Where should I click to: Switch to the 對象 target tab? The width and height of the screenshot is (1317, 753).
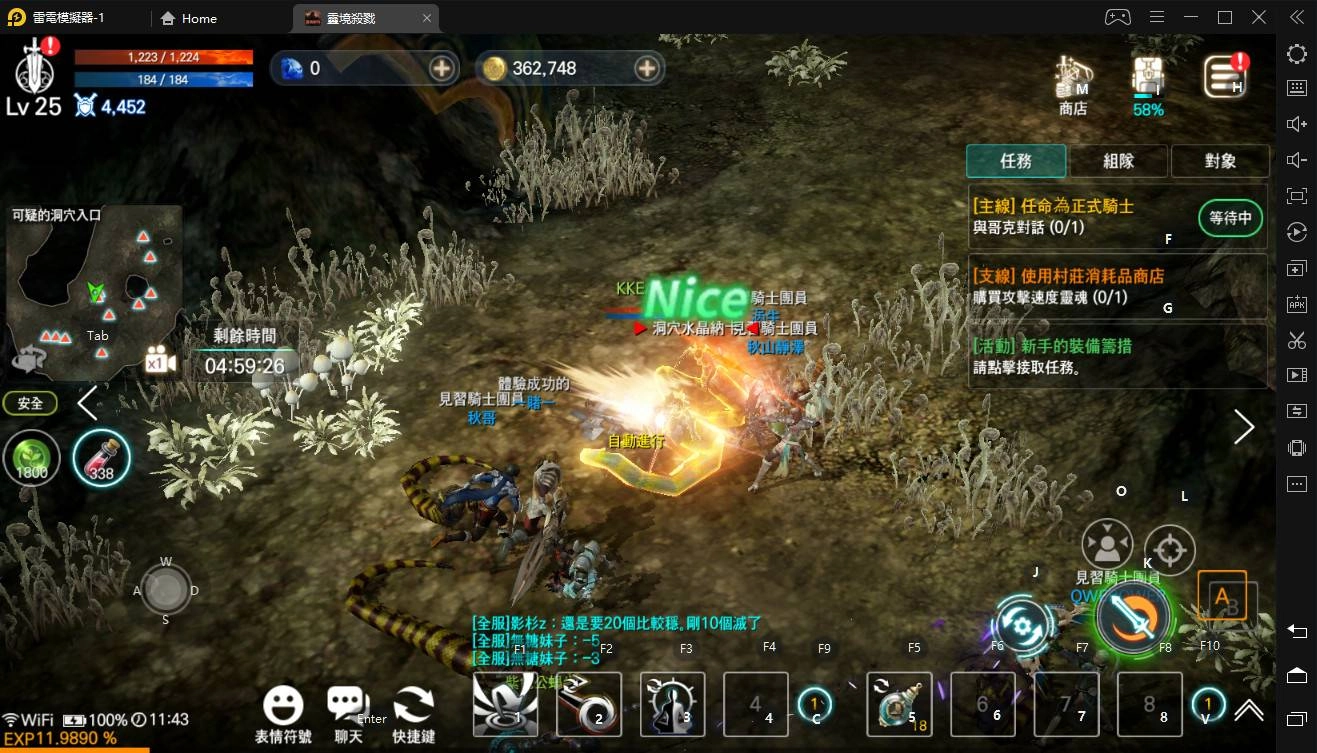pyautogui.click(x=1220, y=161)
